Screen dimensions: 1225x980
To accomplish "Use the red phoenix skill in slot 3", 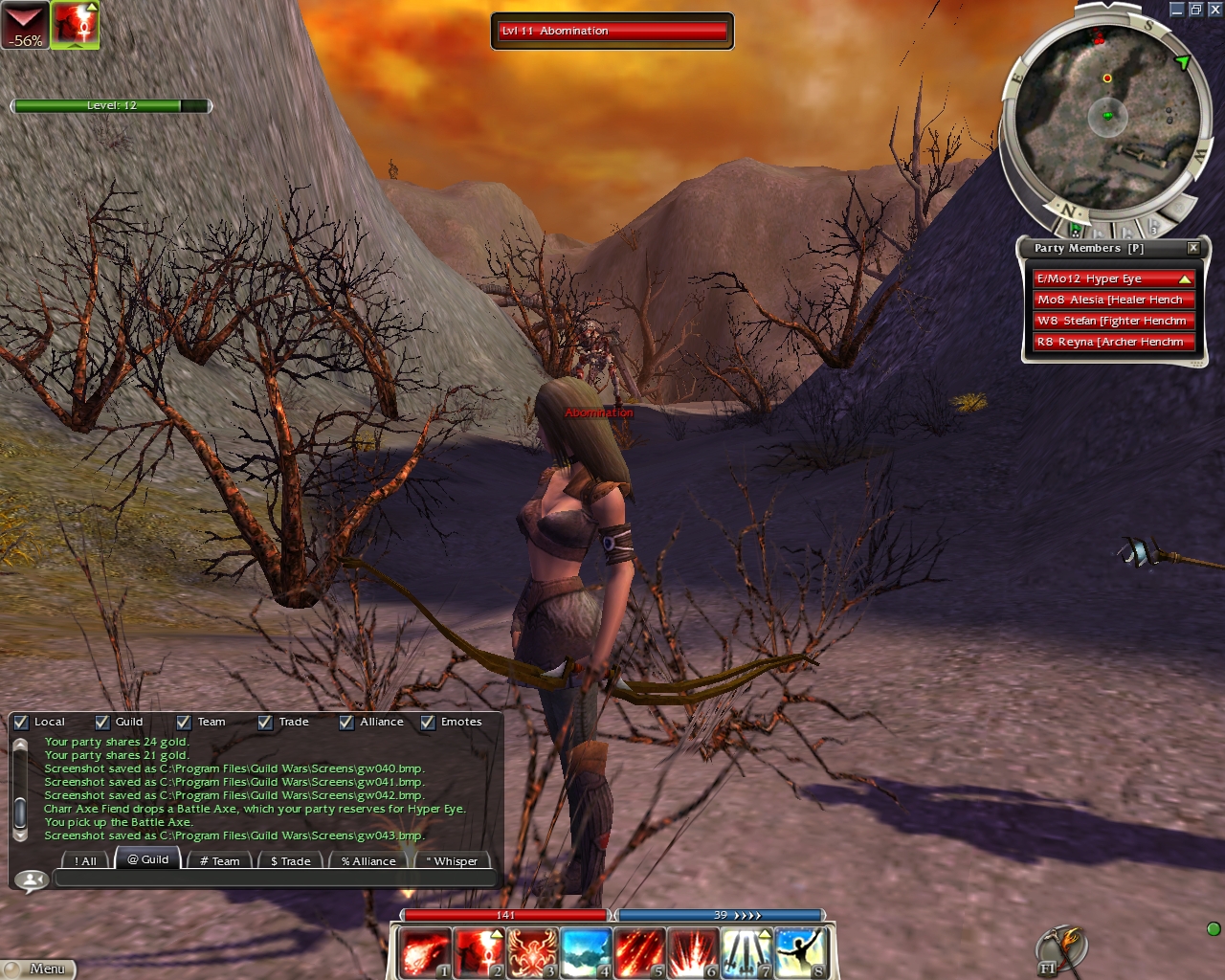I will click(532, 953).
